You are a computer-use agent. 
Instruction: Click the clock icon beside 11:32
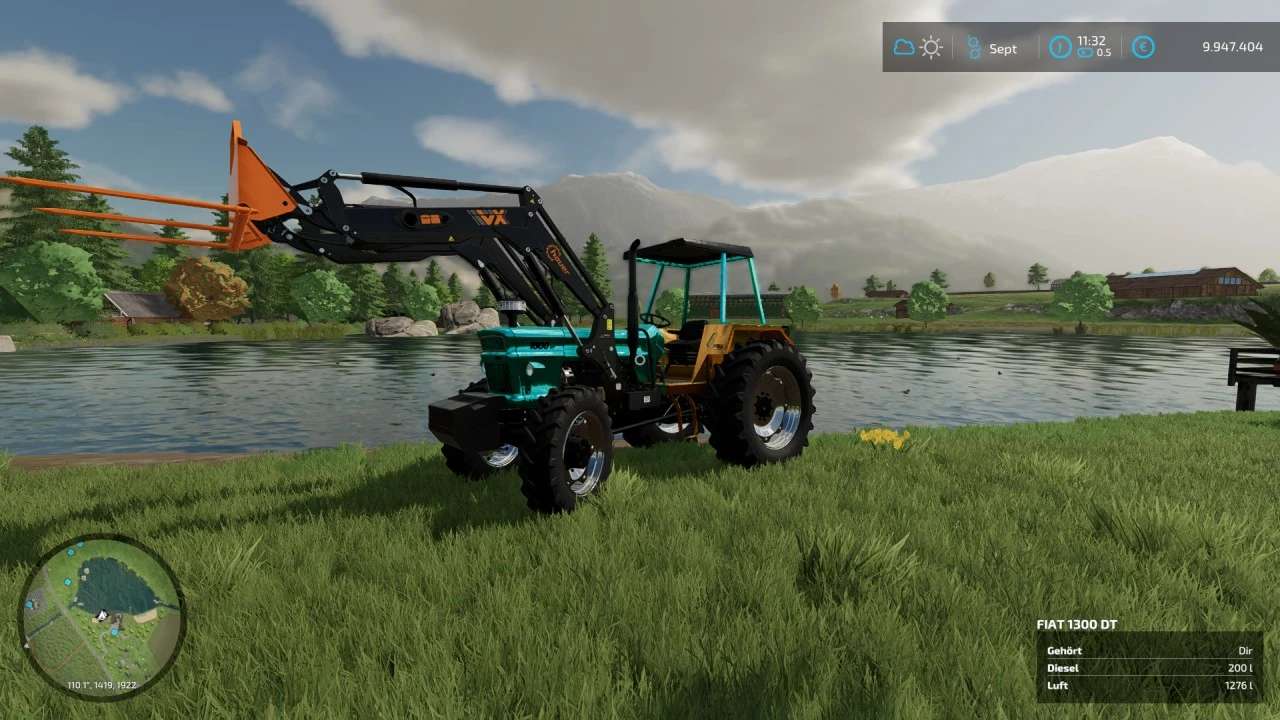[x=1060, y=47]
